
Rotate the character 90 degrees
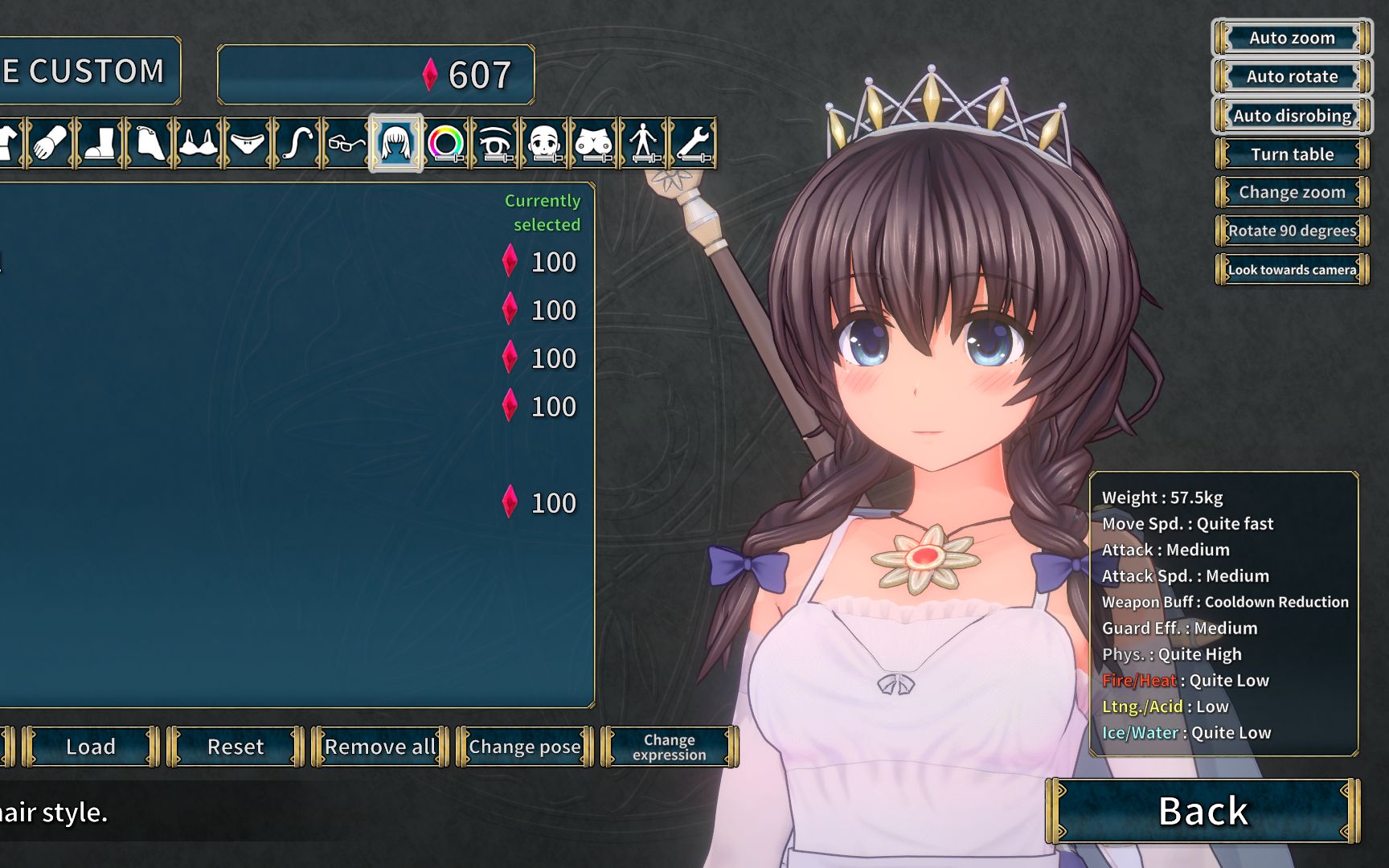1292,231
